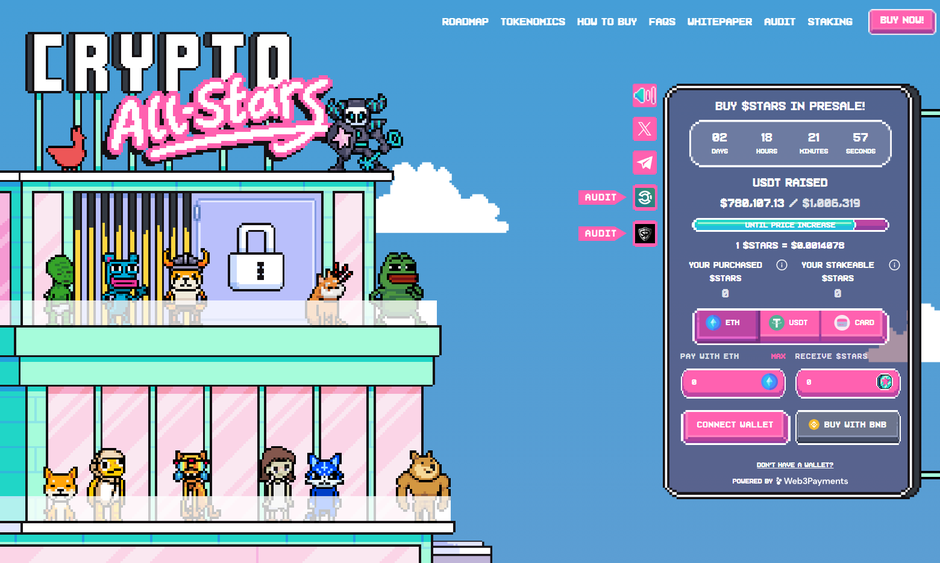The image size is (940, 563).
Task: Show the FAQs section
Action: point(661,22)
